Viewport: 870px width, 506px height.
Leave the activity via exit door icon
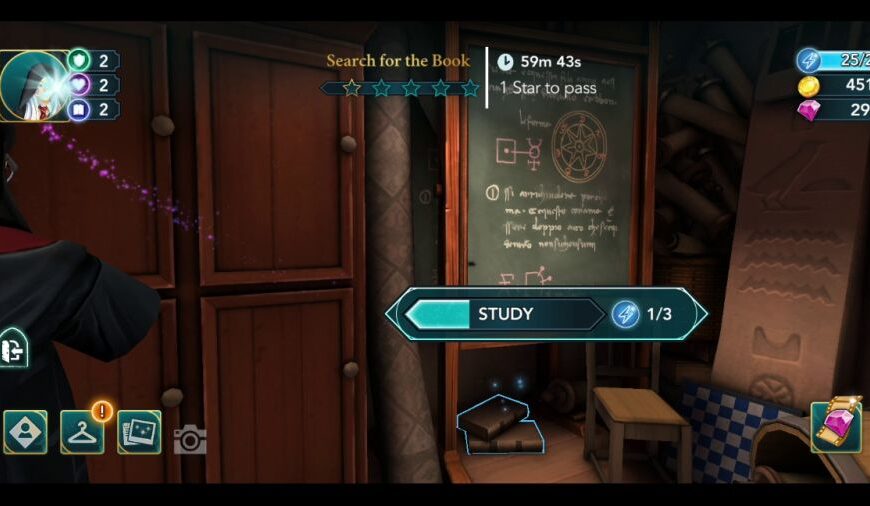[13, 348]
